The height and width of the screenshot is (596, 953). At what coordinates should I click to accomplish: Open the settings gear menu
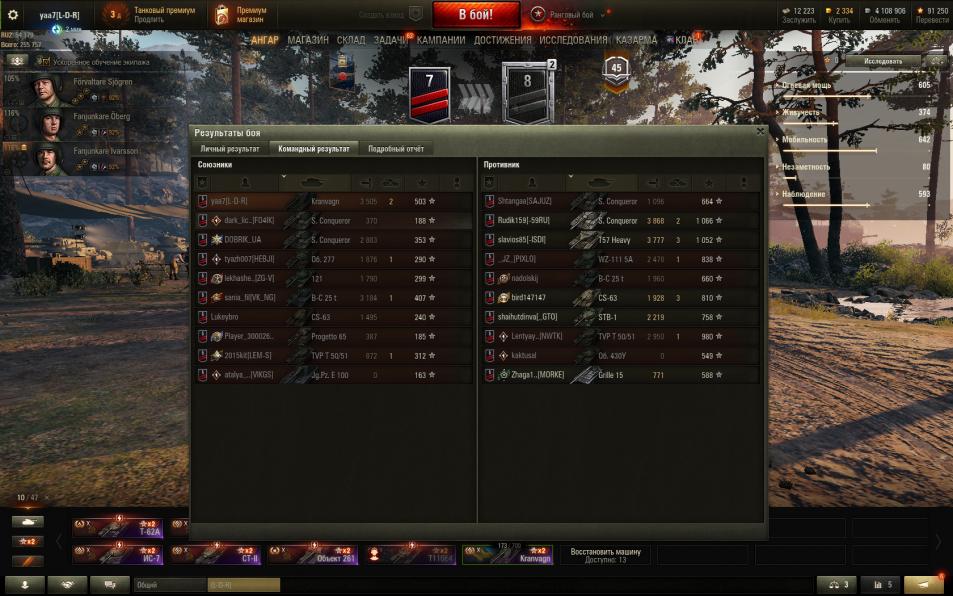[x=13, y=14]
